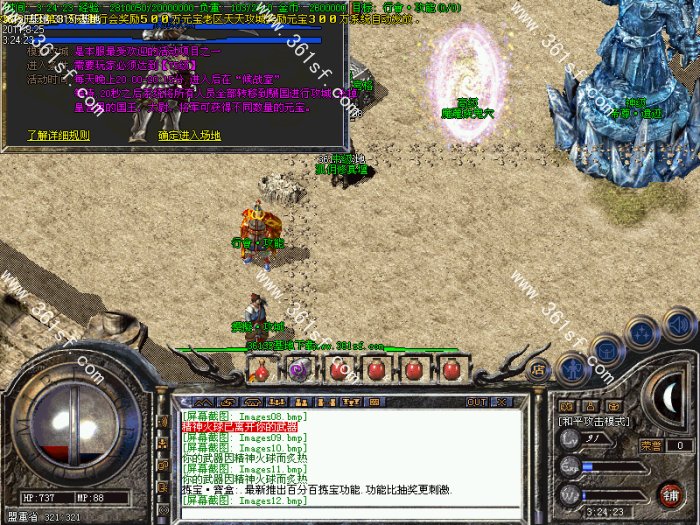Screen dimensions: 700x525
Task: Click the 店 store button beside the belt
Action: coord(539,368)
